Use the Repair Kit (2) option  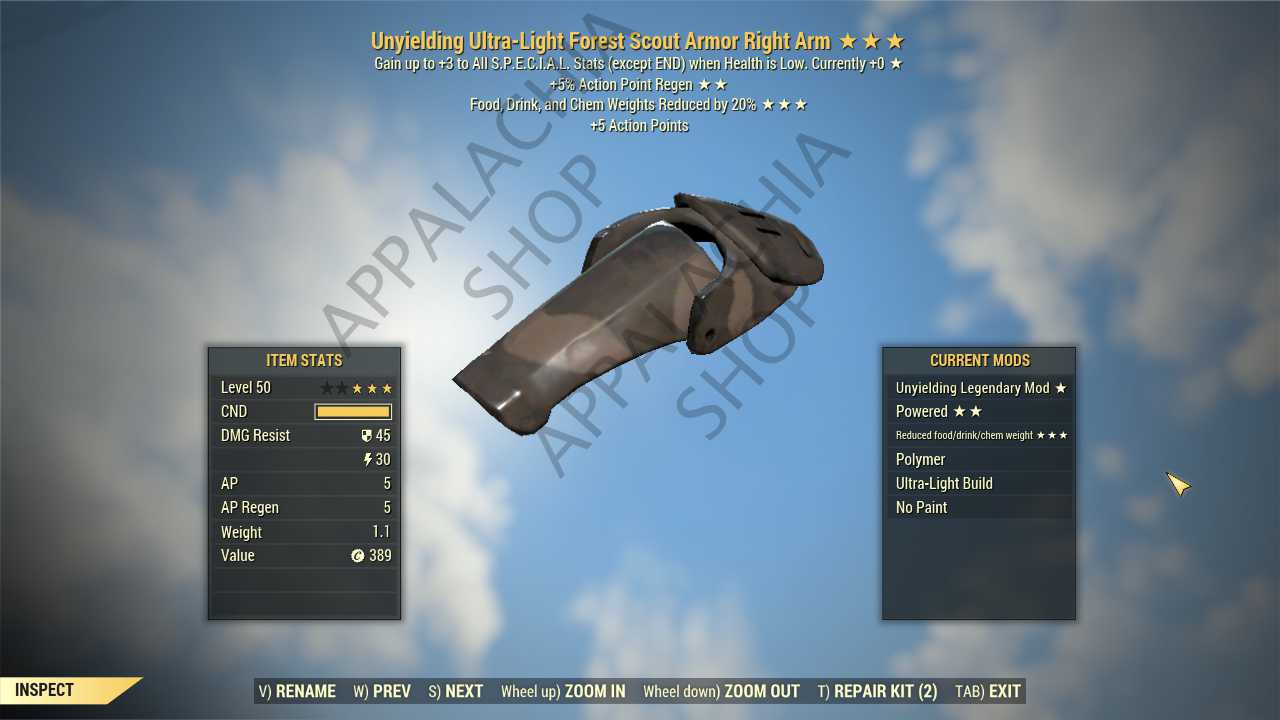coord(877,691)
